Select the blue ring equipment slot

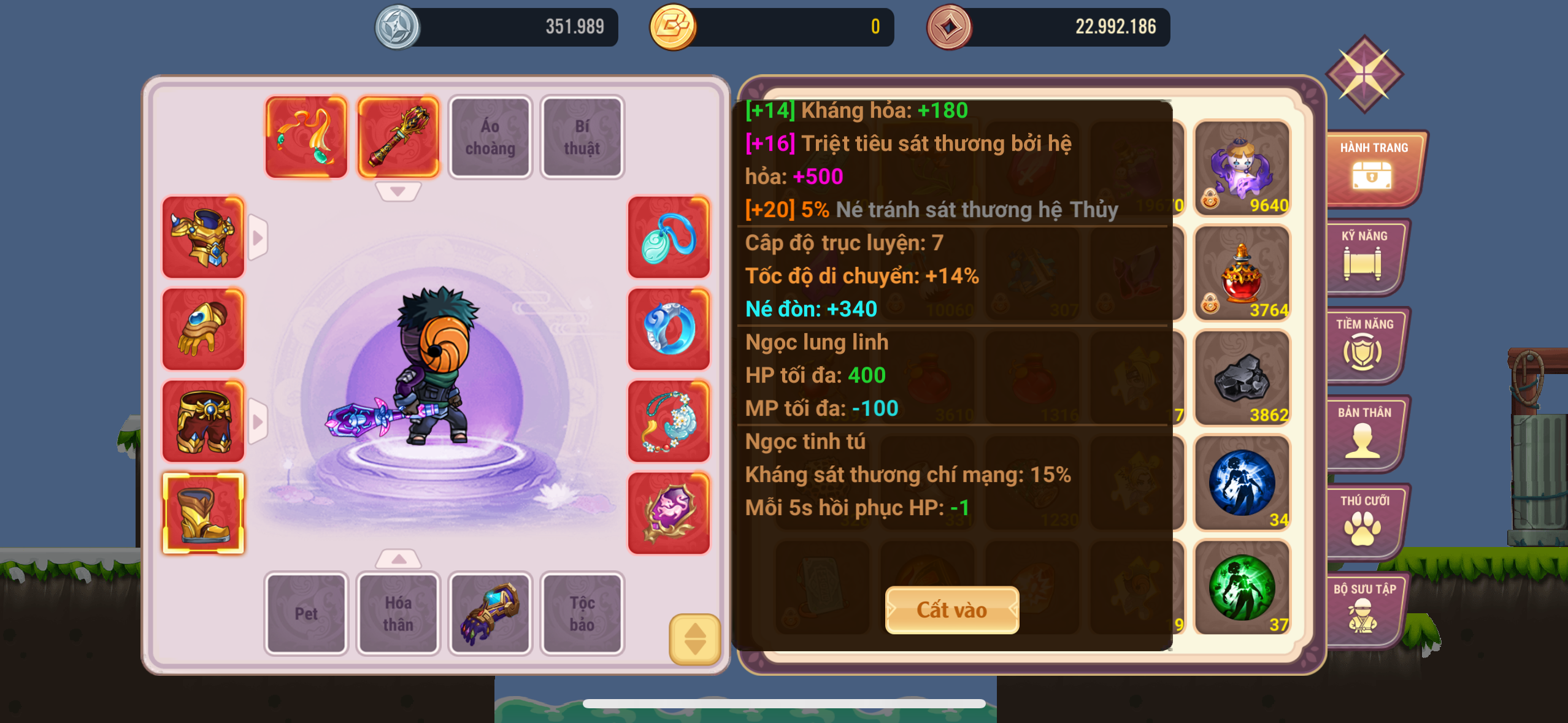coord(669,329)
